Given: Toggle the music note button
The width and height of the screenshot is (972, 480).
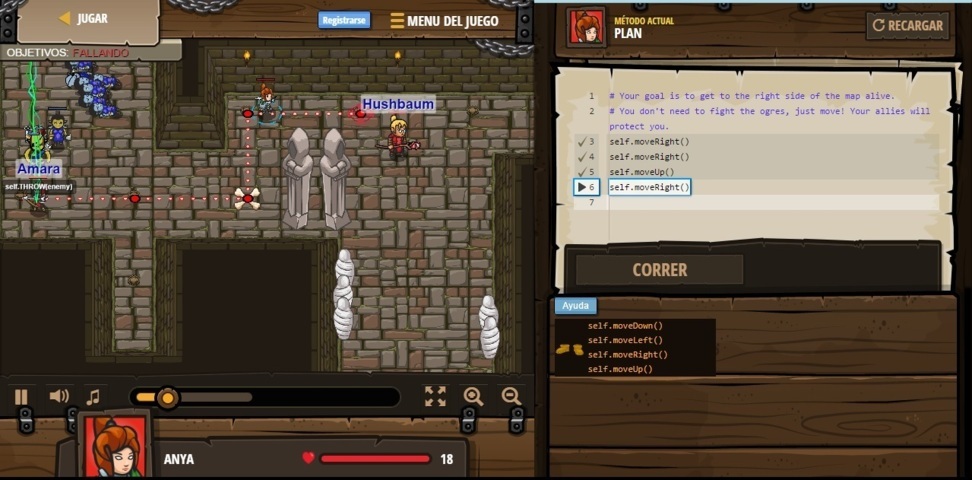Looking at the screenshot, I should tap(93, 397).
